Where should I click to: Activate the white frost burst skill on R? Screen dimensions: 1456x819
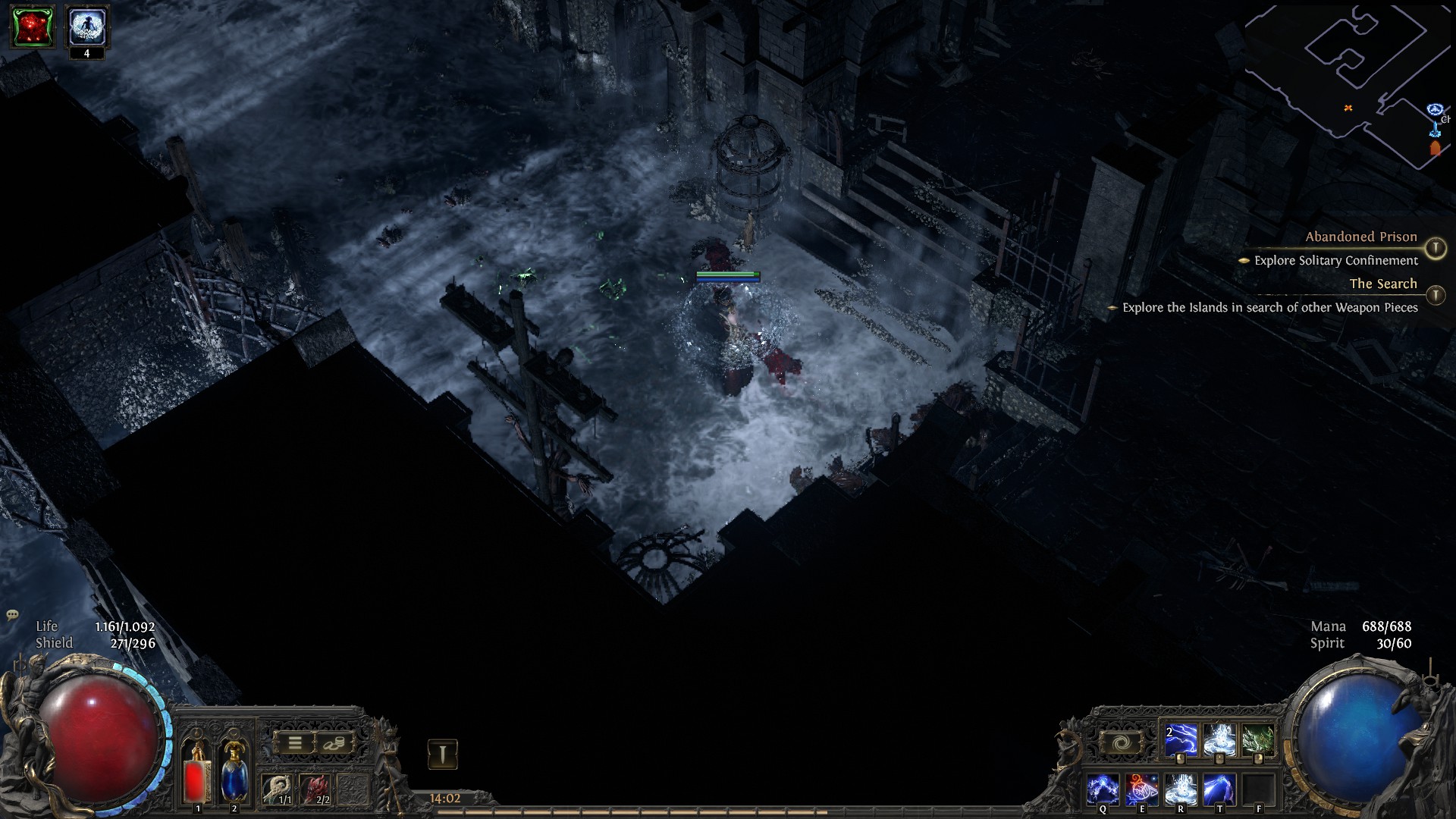tap(1180, 789)
